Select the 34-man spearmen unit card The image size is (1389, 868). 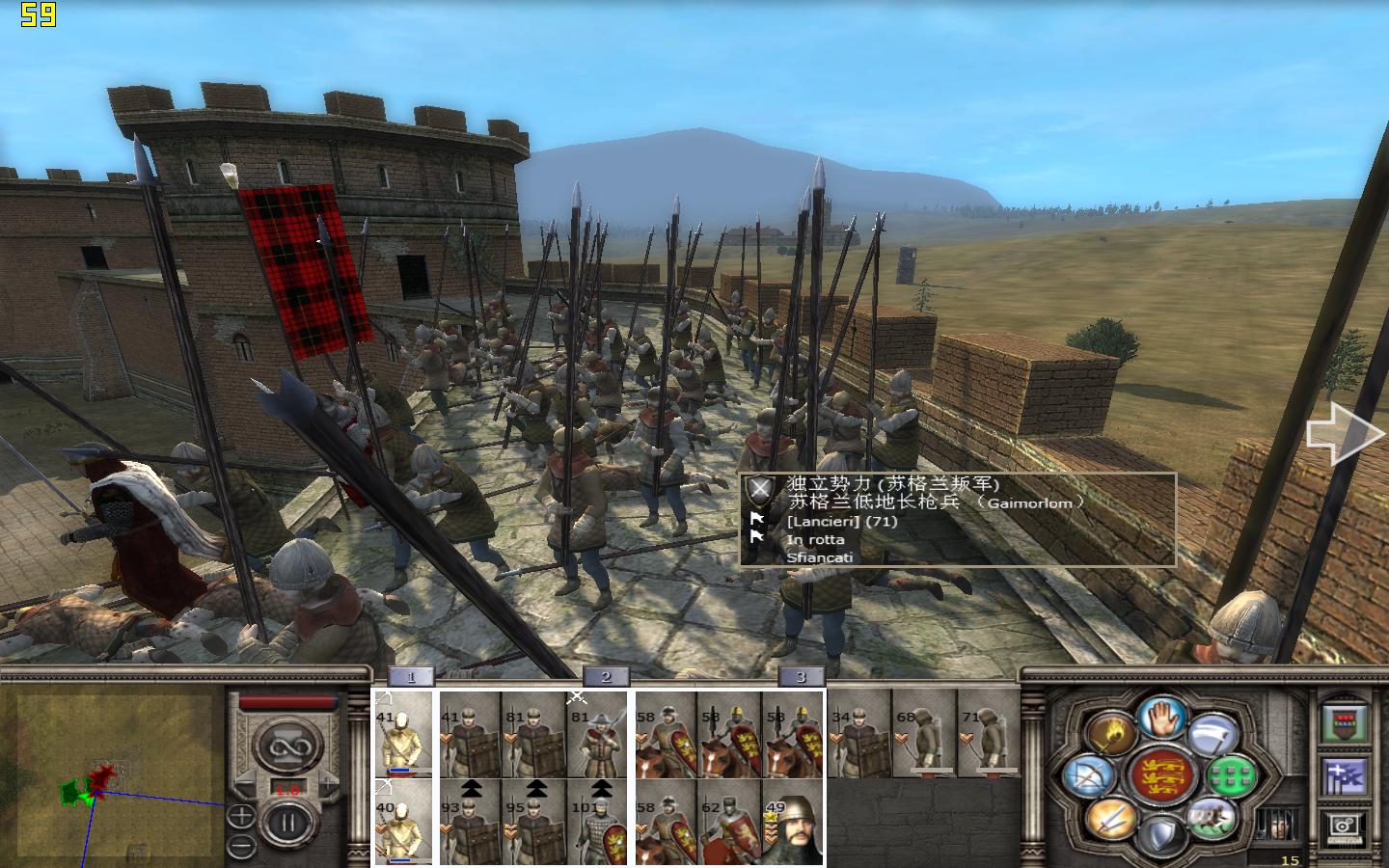pyautogui.click(x=858, y=733)
